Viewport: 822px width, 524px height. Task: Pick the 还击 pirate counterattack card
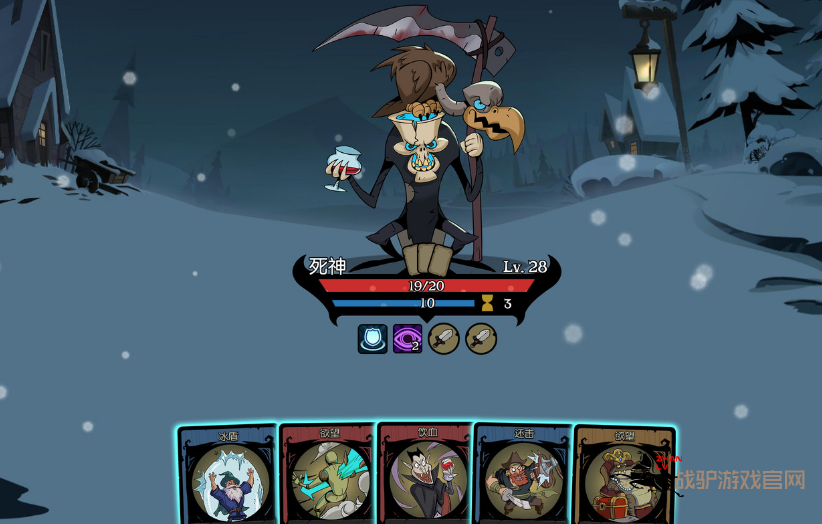tap(524, 477)
